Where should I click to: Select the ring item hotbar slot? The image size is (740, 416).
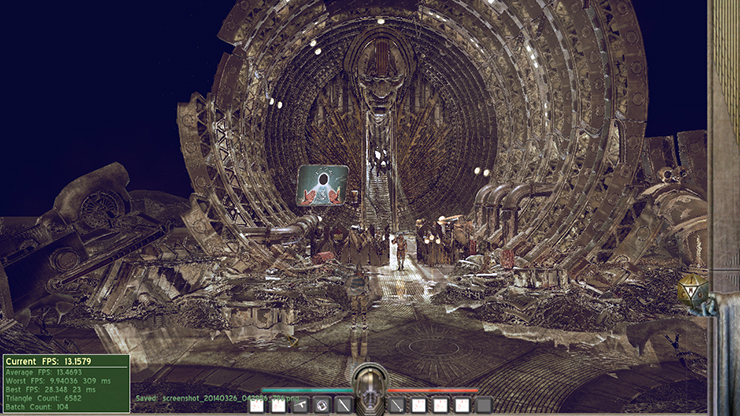[322, 405]
